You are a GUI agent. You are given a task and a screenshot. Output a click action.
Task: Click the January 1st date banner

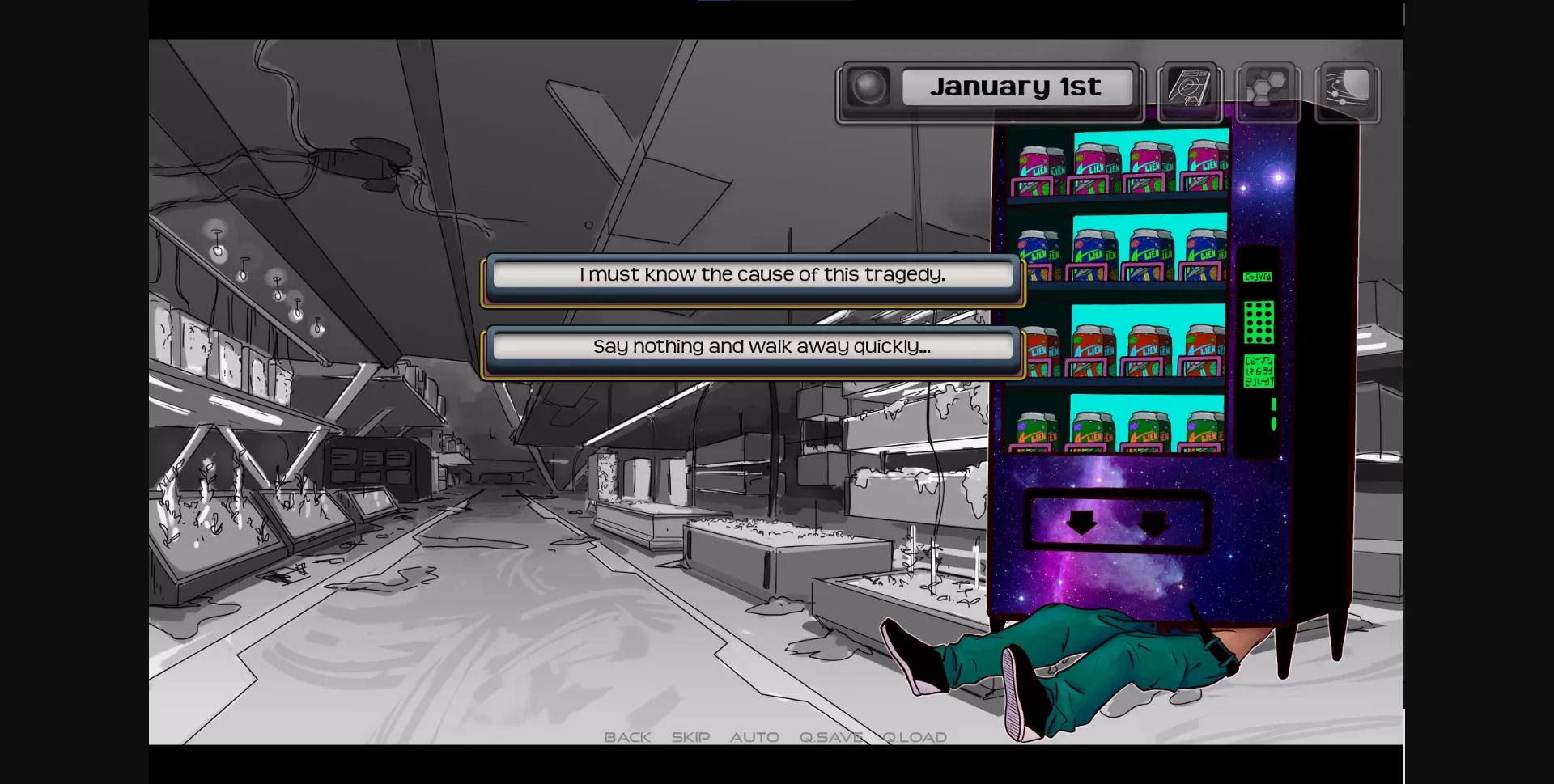[1017, 87]
